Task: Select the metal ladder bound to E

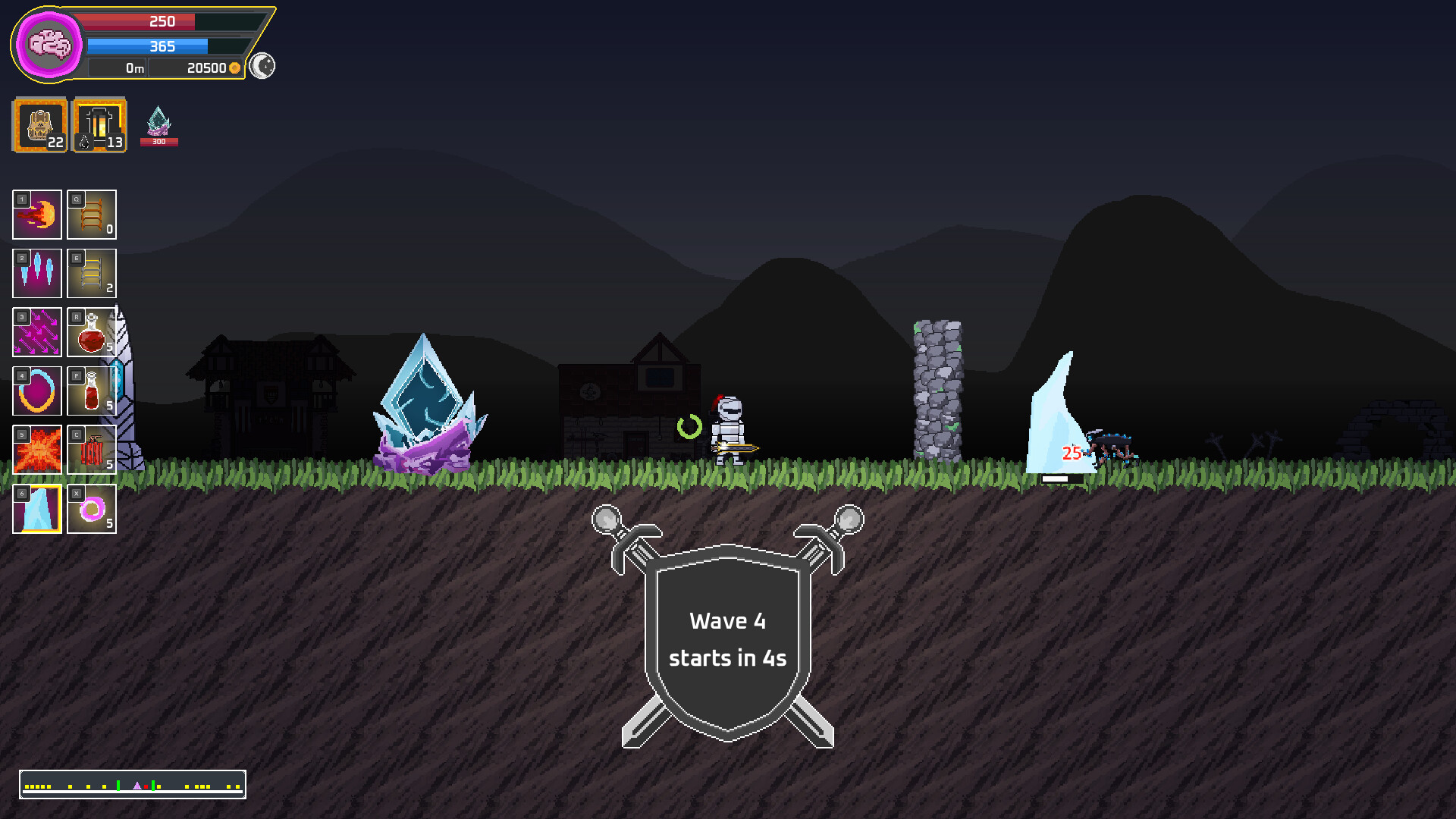Action: pos(91,274)
